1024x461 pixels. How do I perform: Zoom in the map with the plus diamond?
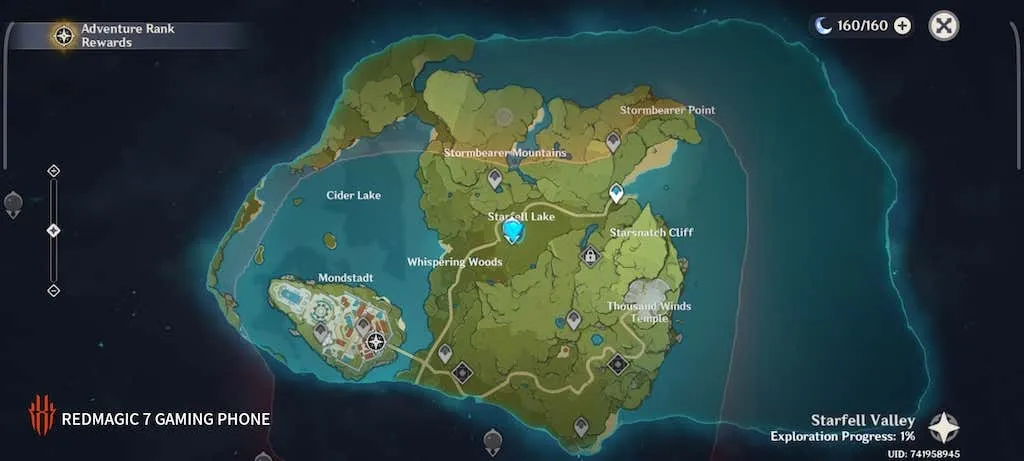click(x=54, y=171)
